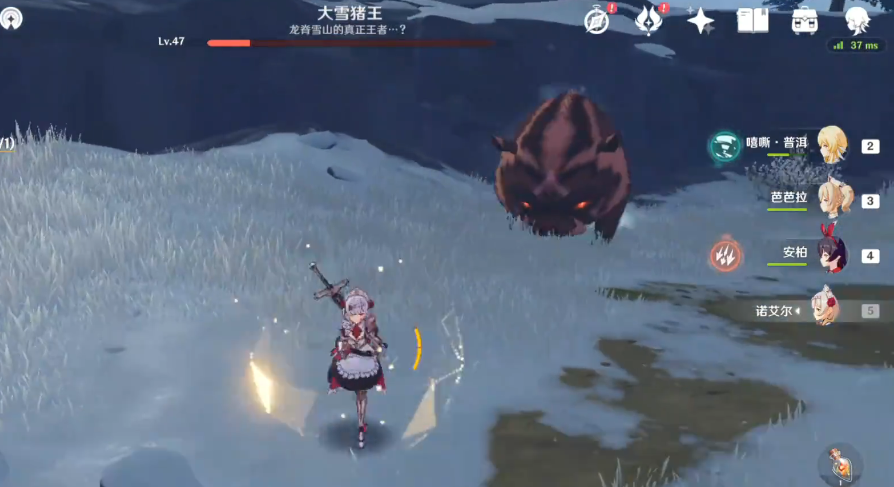Open the backpack inventory
Screen dimensions: 894x487
tap(804, 20)
